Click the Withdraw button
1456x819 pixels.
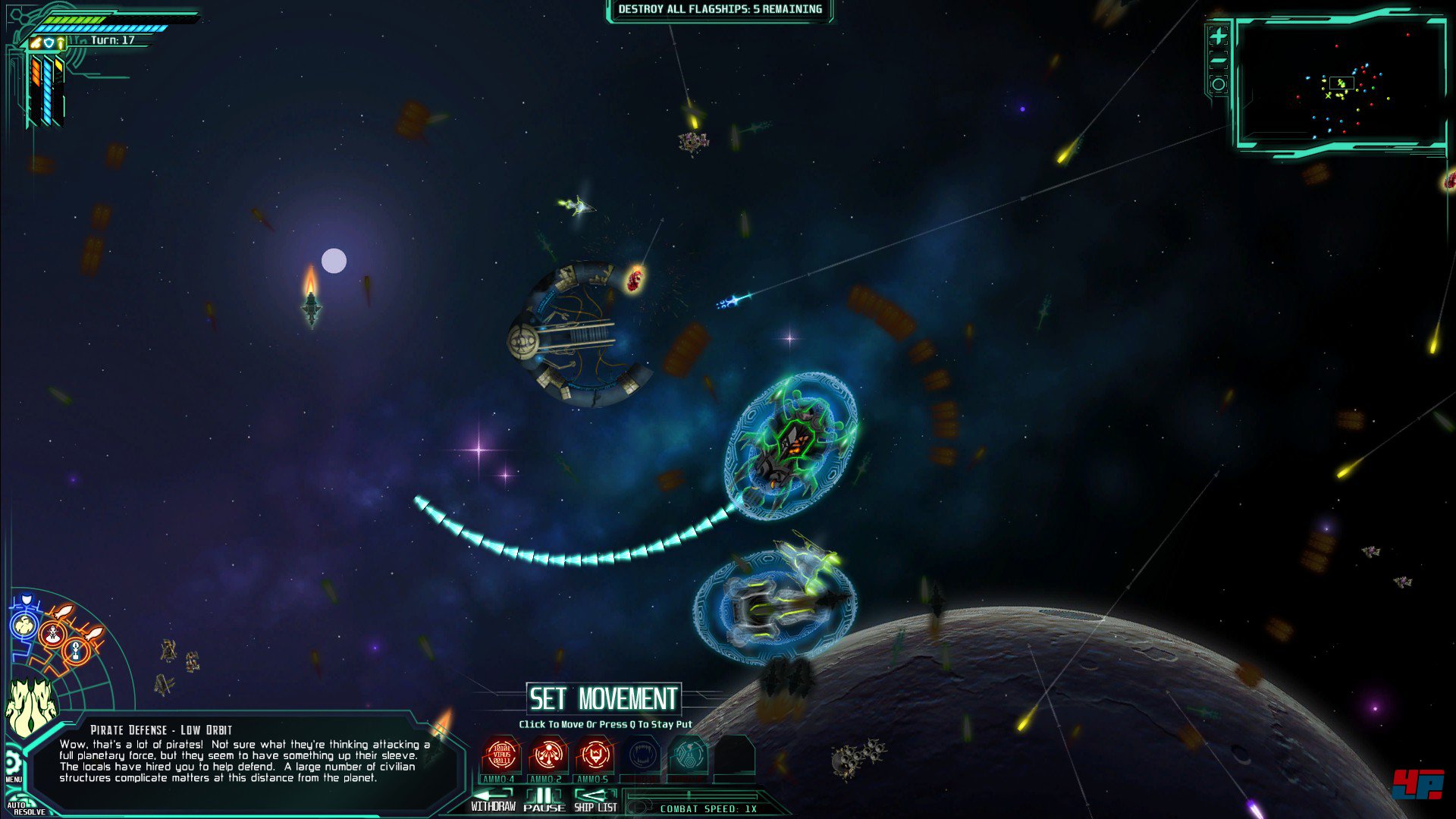click(493, 802)
